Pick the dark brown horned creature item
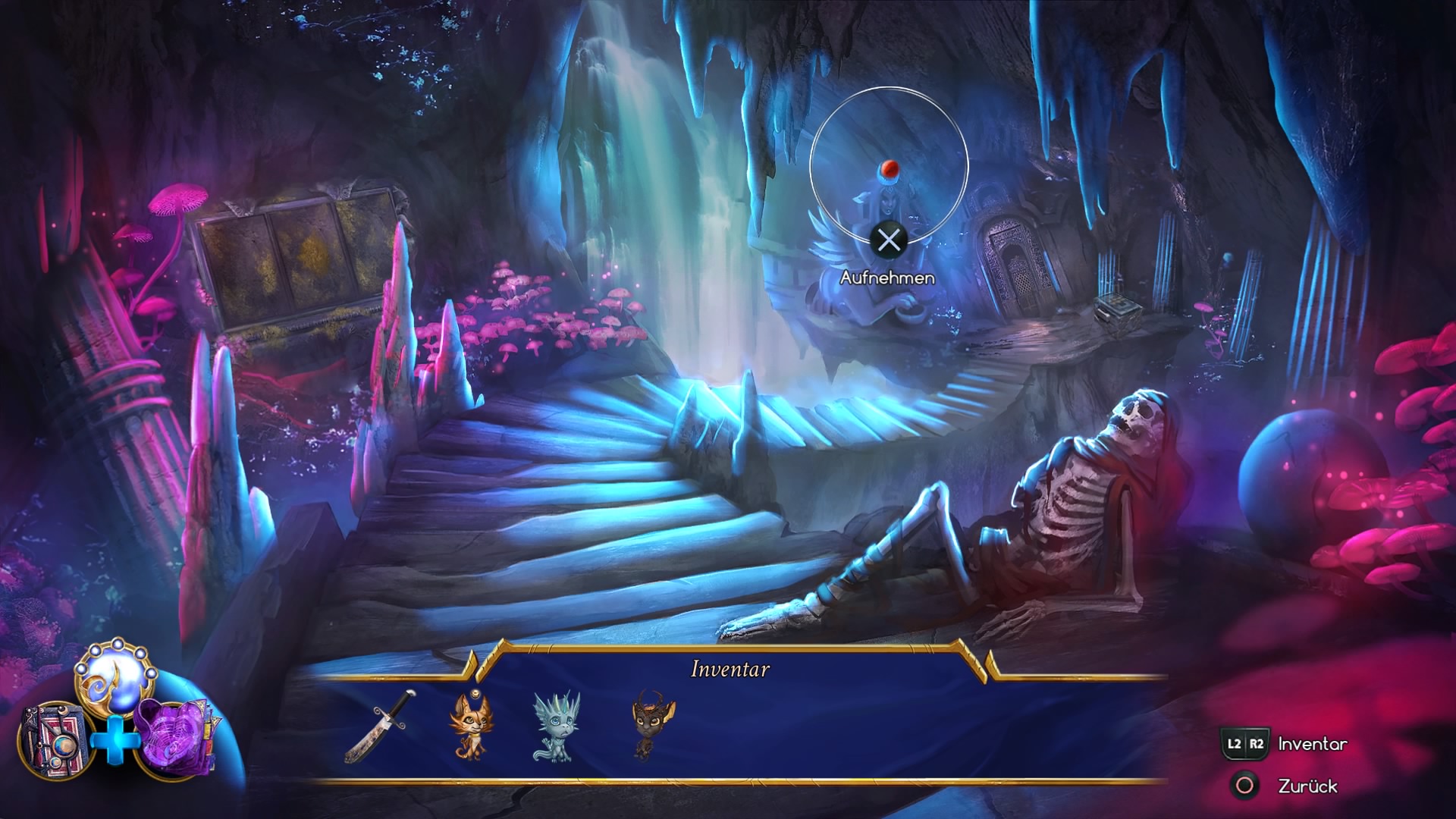Image resolution: width=1456 pixels, height=819 pixels. click(643, 724)
